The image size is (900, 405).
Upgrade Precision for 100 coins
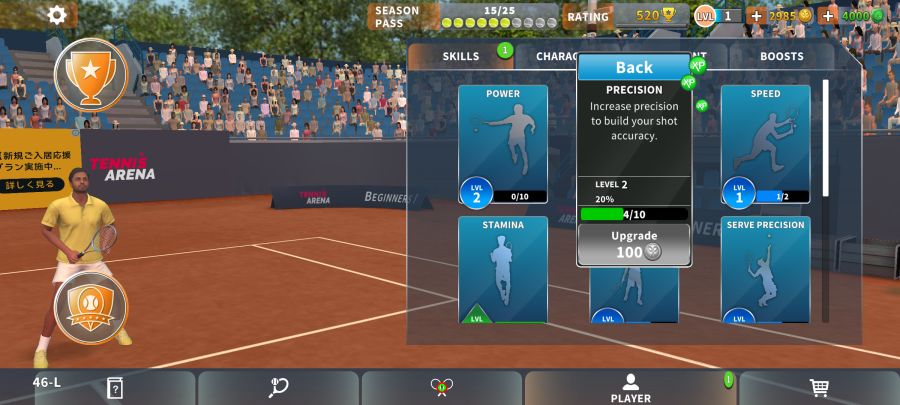pyautogui.click(x=634, y=244)
